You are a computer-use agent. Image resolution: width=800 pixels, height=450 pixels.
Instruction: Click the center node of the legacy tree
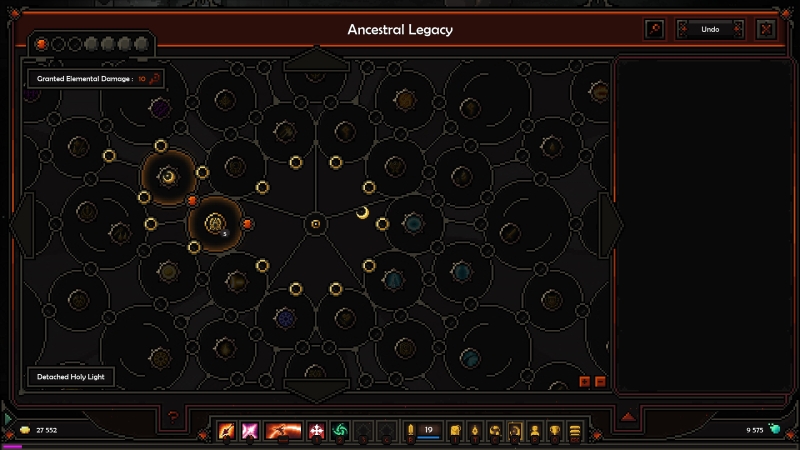(x=315, y=223)
